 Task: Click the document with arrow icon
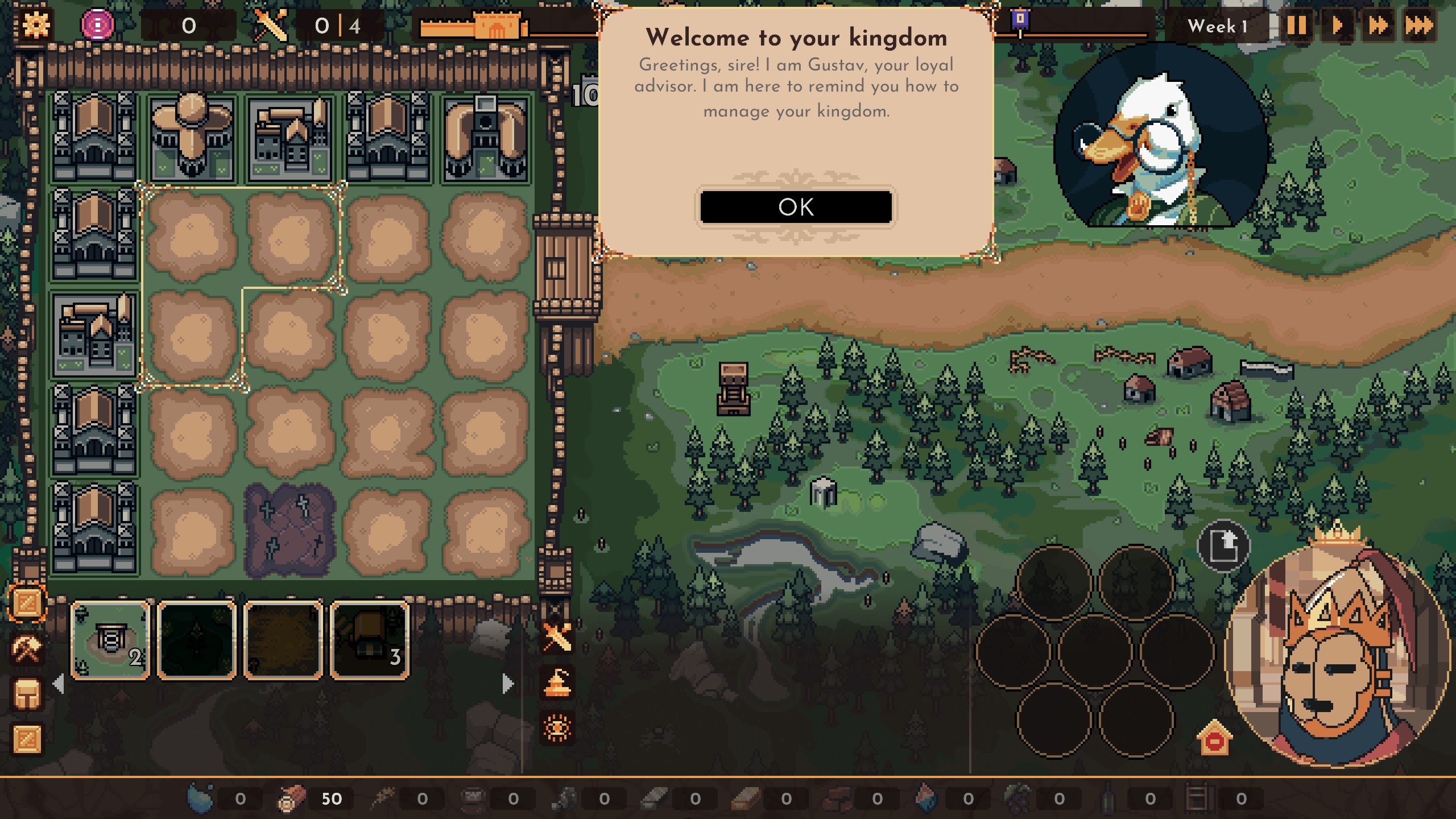1223,546
